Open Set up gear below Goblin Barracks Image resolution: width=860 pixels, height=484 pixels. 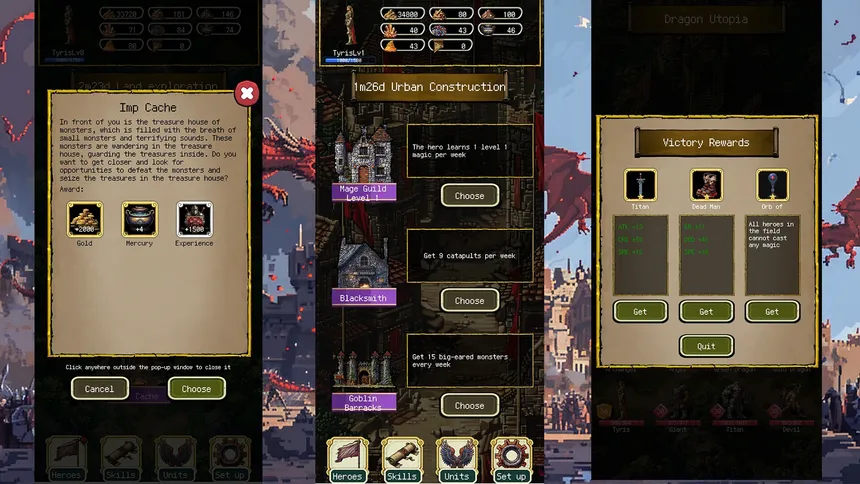click(x=511, y=459)
